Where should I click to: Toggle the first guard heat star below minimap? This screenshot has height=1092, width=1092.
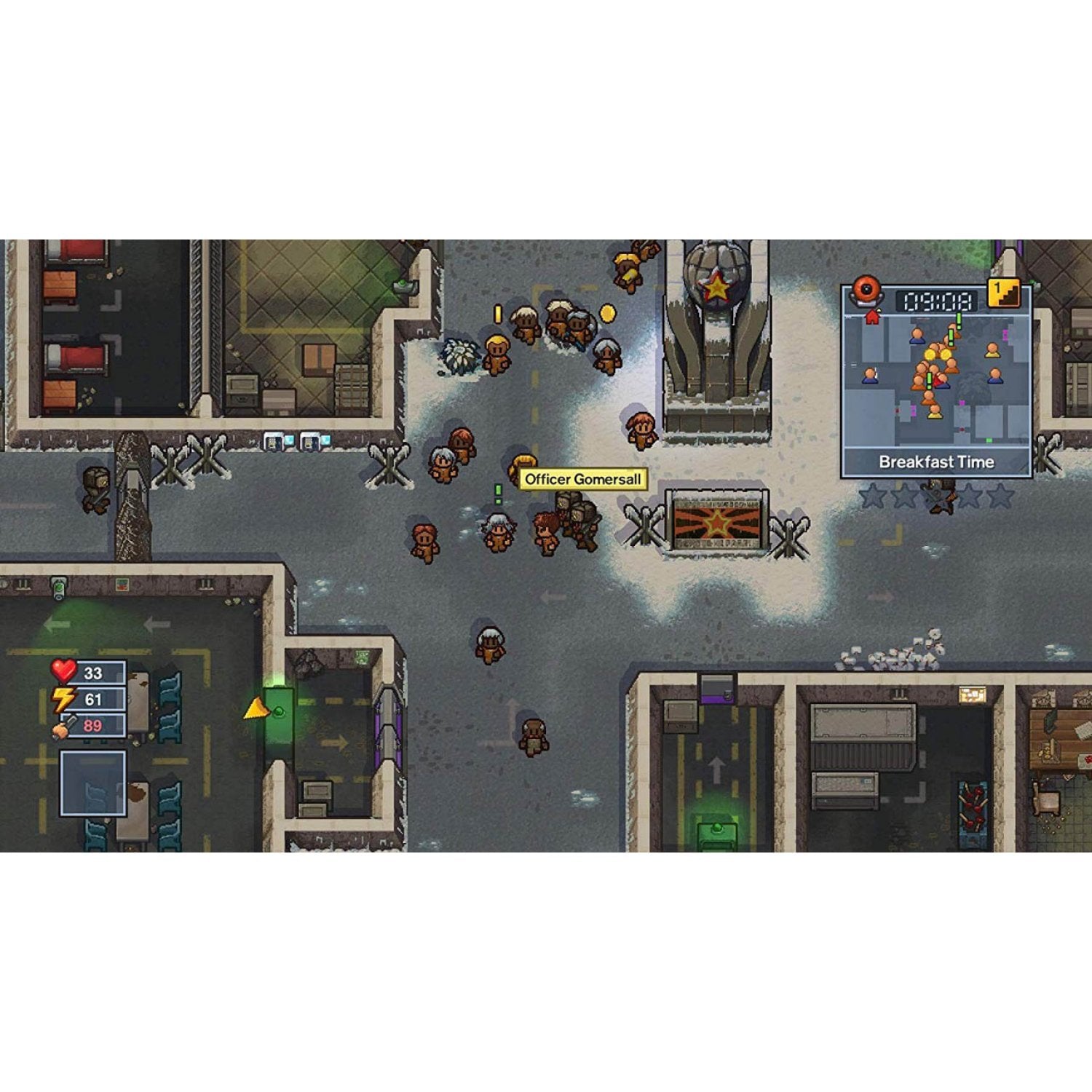[x=871, y=496]
